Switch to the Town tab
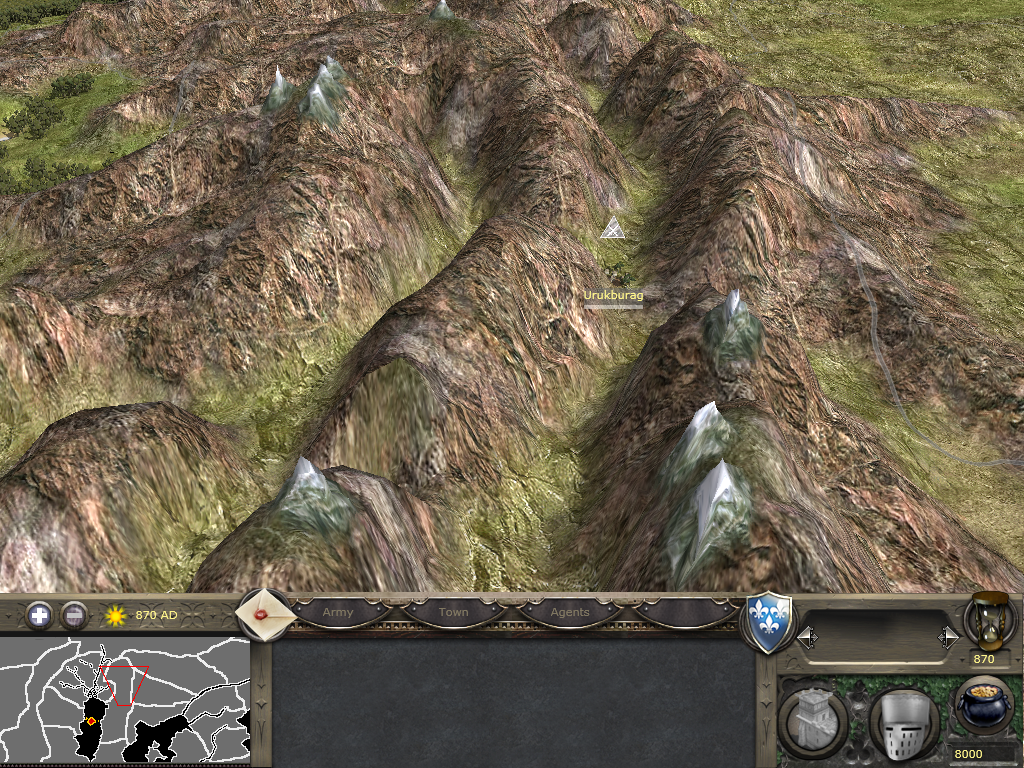 pos(453,612)
